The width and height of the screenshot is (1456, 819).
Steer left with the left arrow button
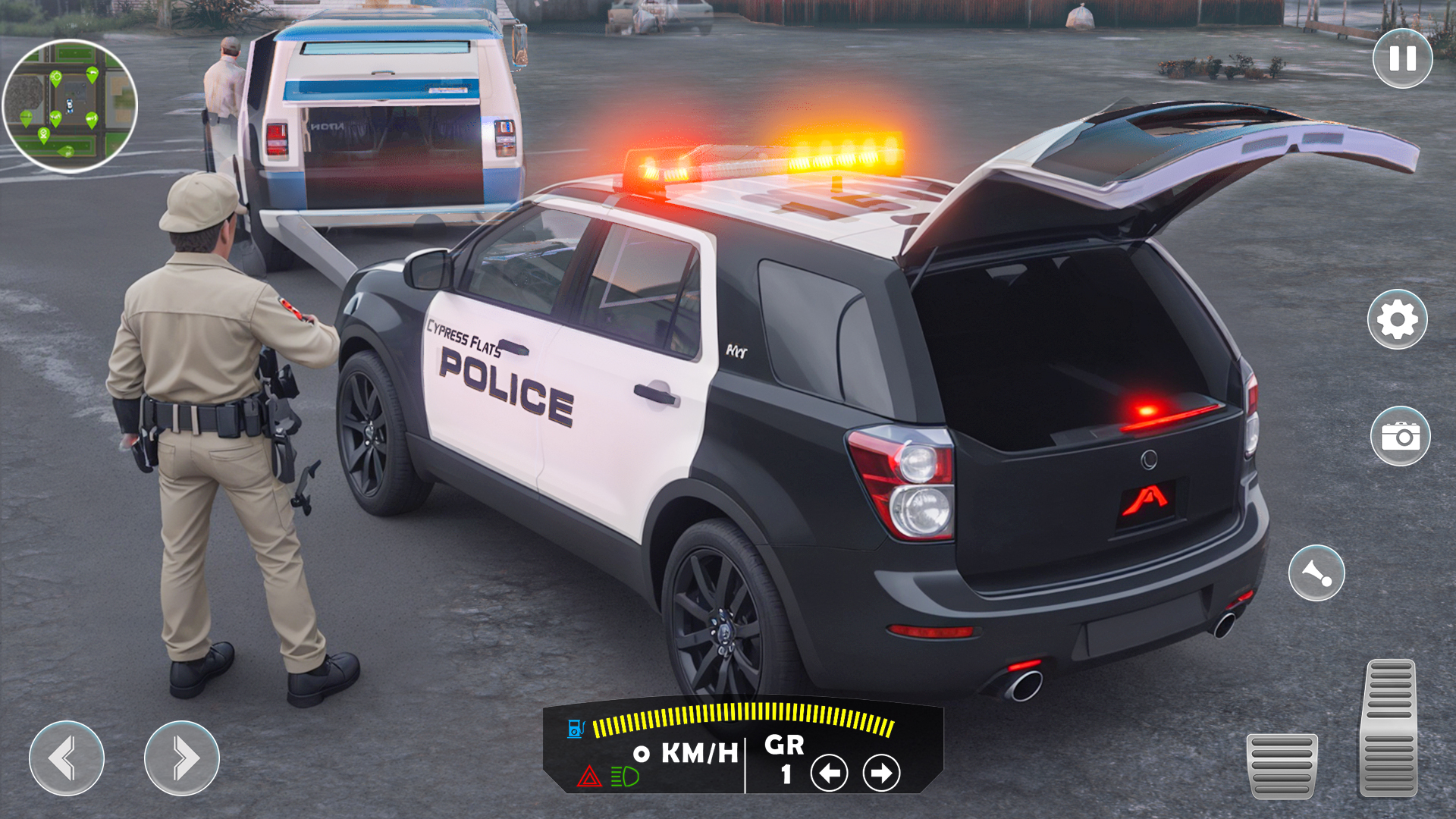(x=67, y=758)
